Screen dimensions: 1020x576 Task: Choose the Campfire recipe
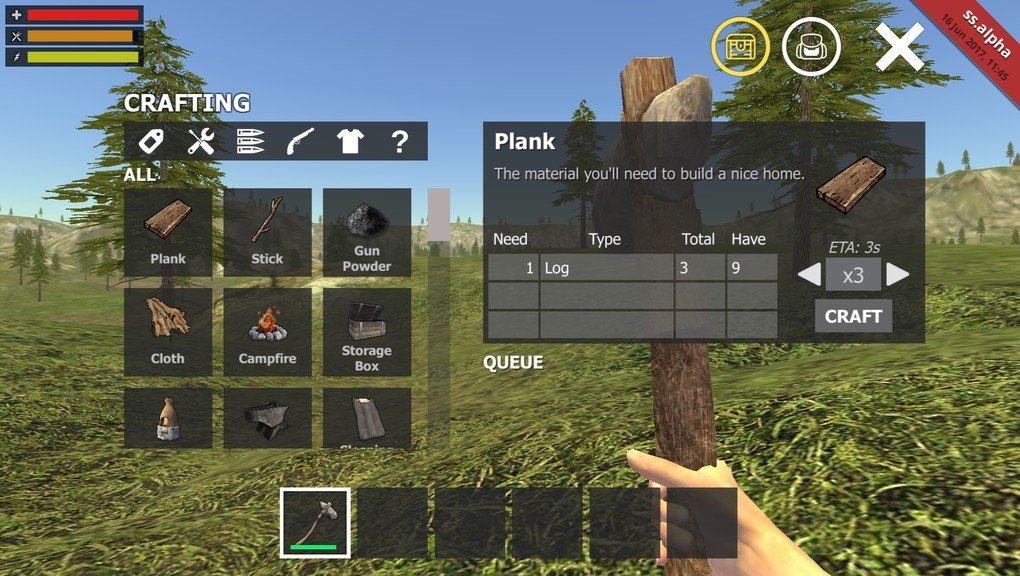[267, 332]
